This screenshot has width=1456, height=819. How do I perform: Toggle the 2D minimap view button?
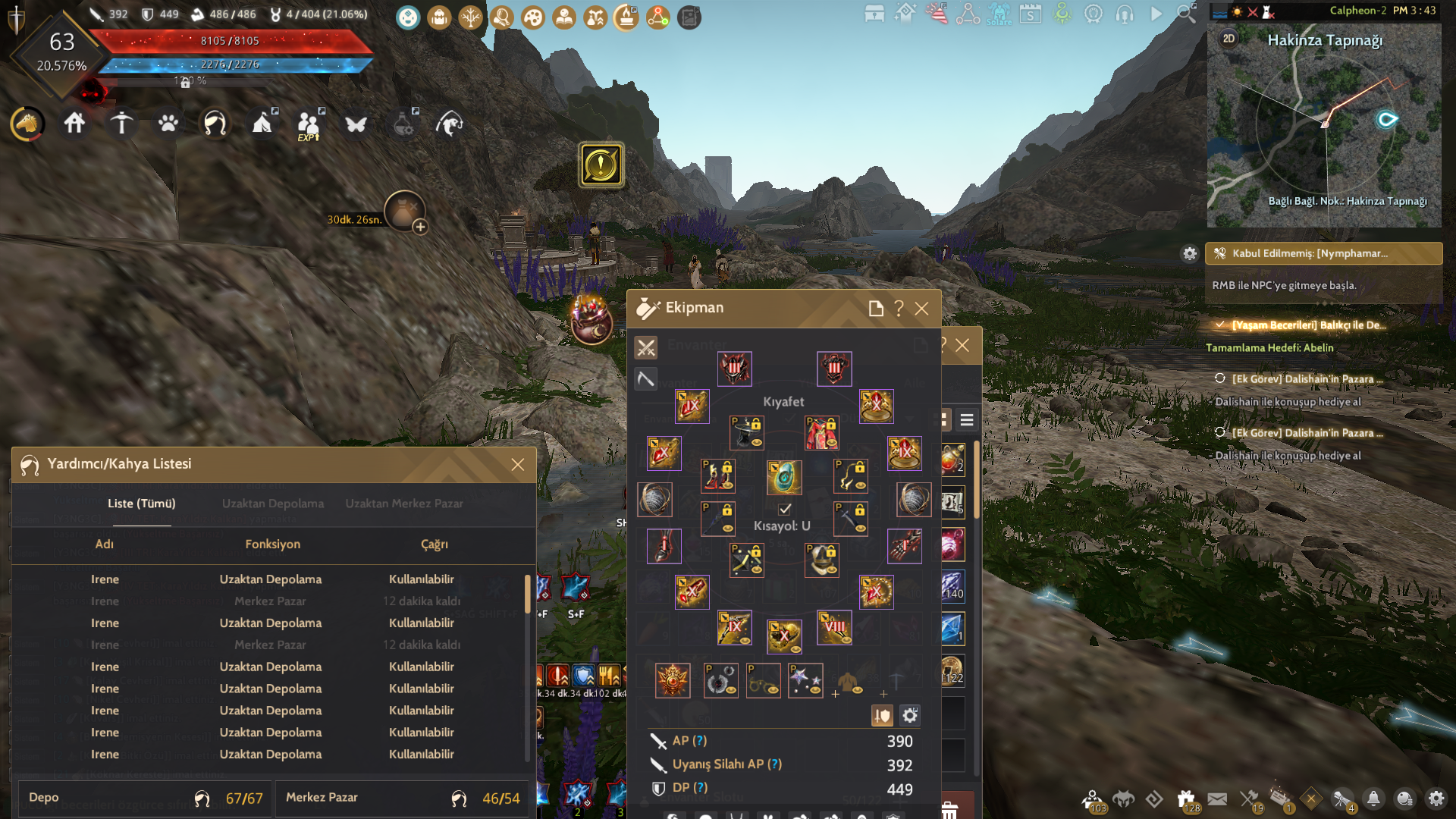point(1228,39)
